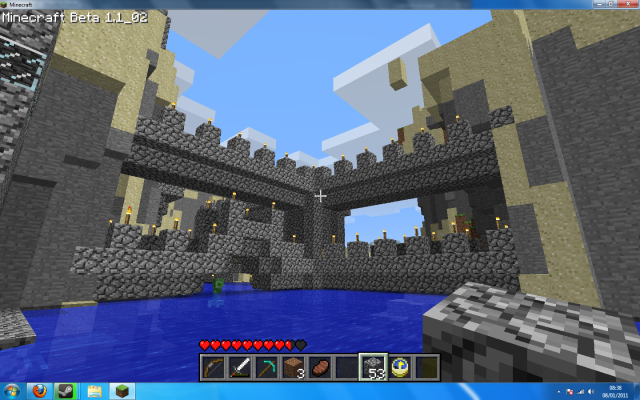The height and width of the screenshot is (400, 640).
Task: Open Steam from the taskbar
Action: coord(64,390)
